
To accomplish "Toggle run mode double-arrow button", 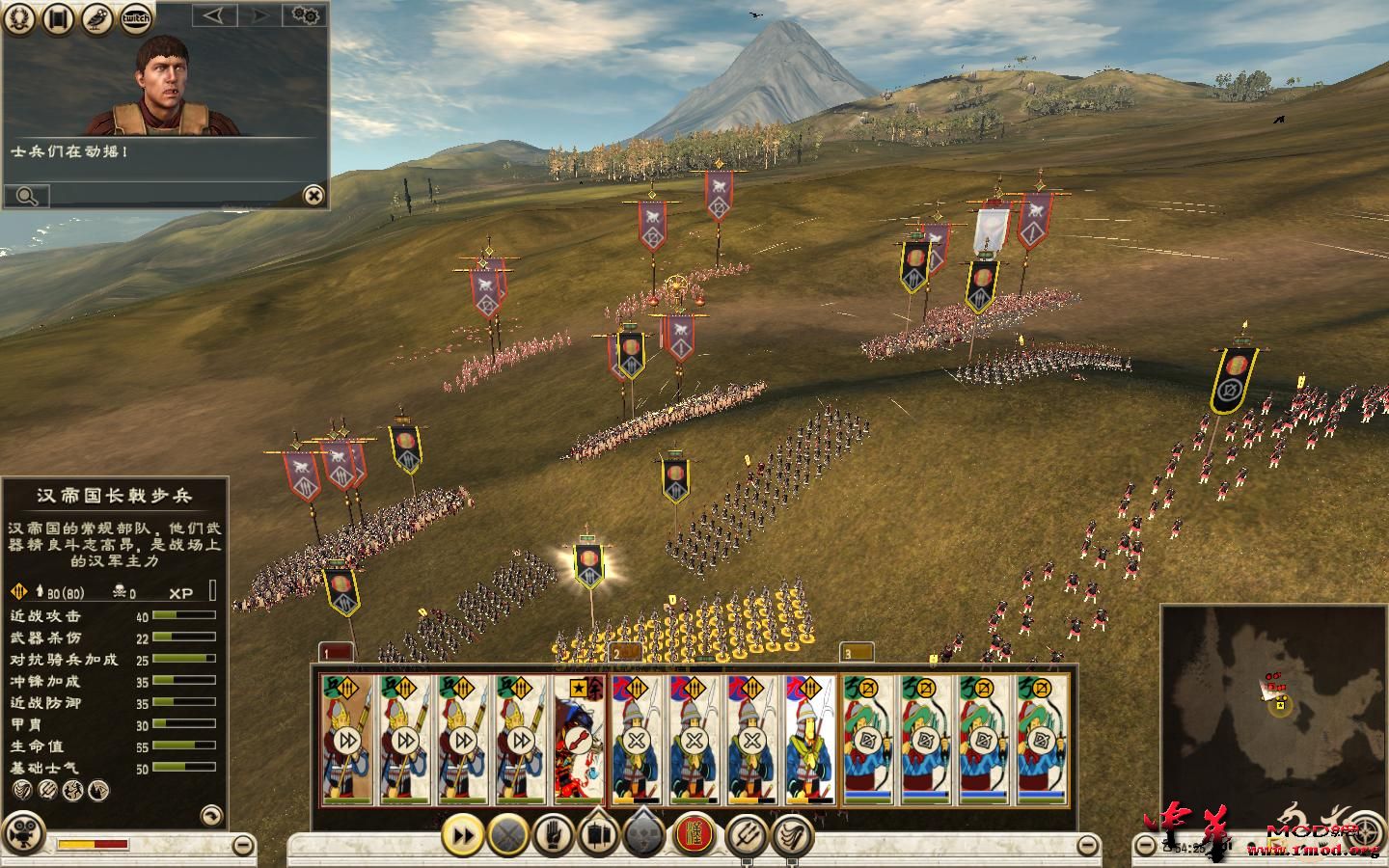I will [463, 834].
